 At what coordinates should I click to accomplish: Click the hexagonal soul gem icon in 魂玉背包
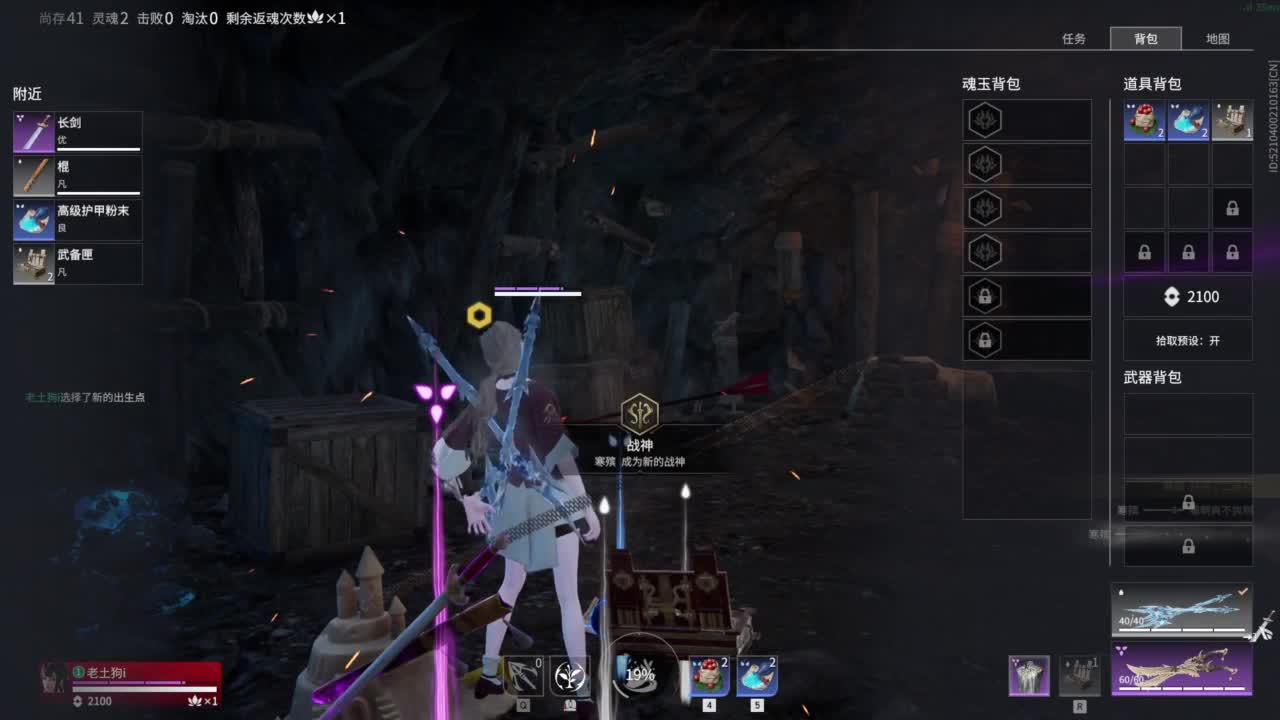tap(984, 120)
